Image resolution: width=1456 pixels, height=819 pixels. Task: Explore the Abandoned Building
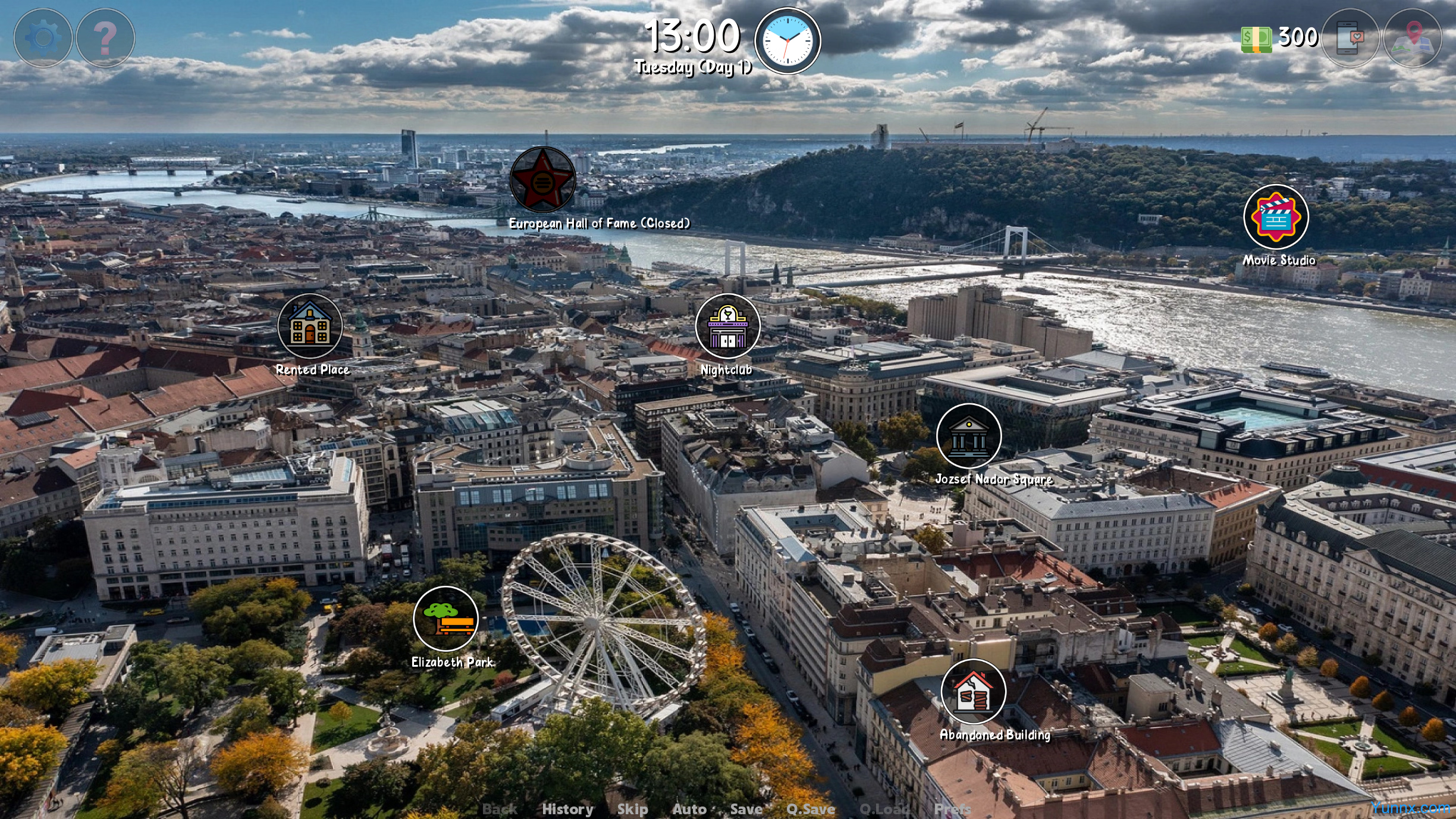click(973, 691)
